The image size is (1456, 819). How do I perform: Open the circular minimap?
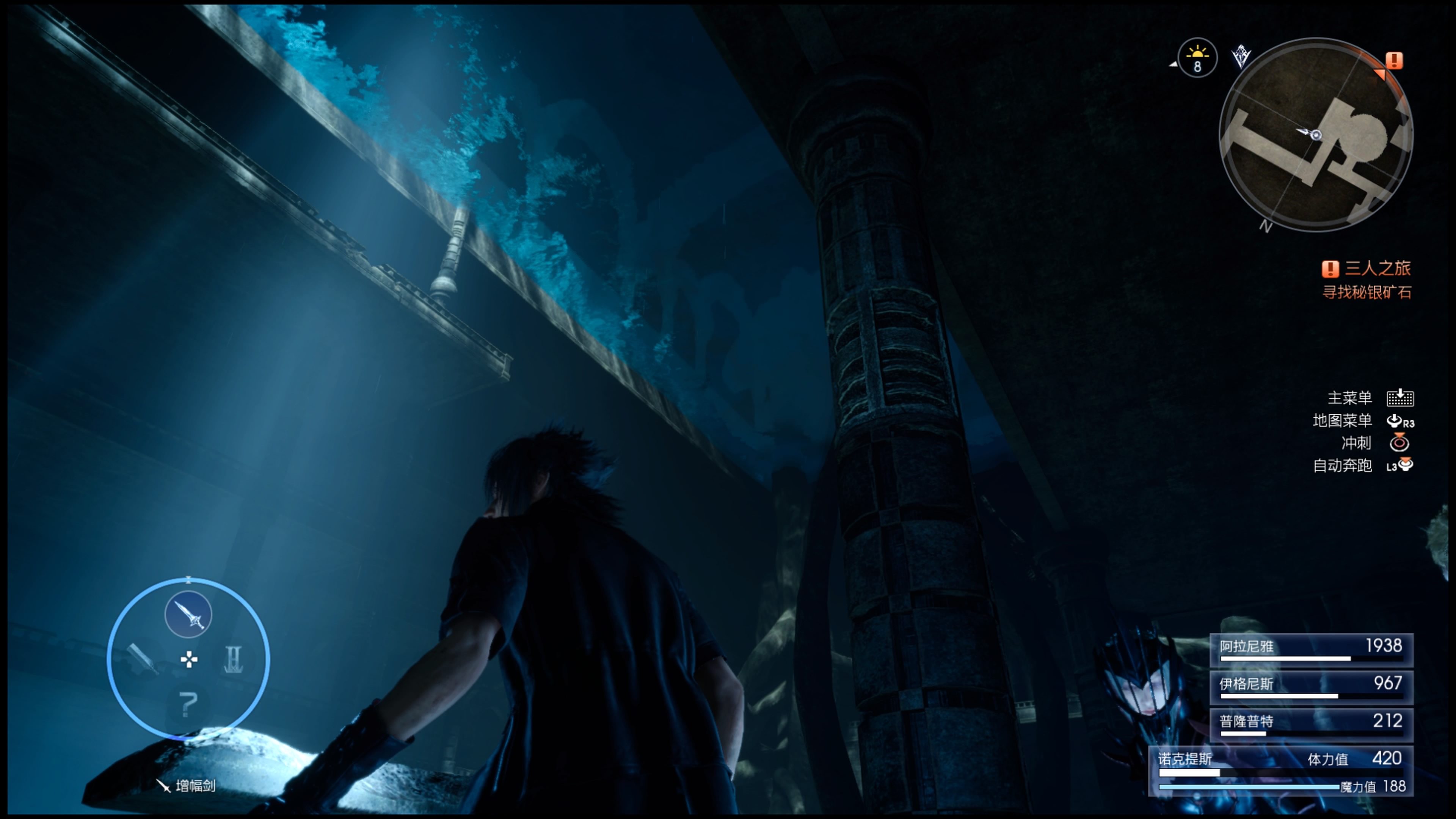click(1316, 135)
